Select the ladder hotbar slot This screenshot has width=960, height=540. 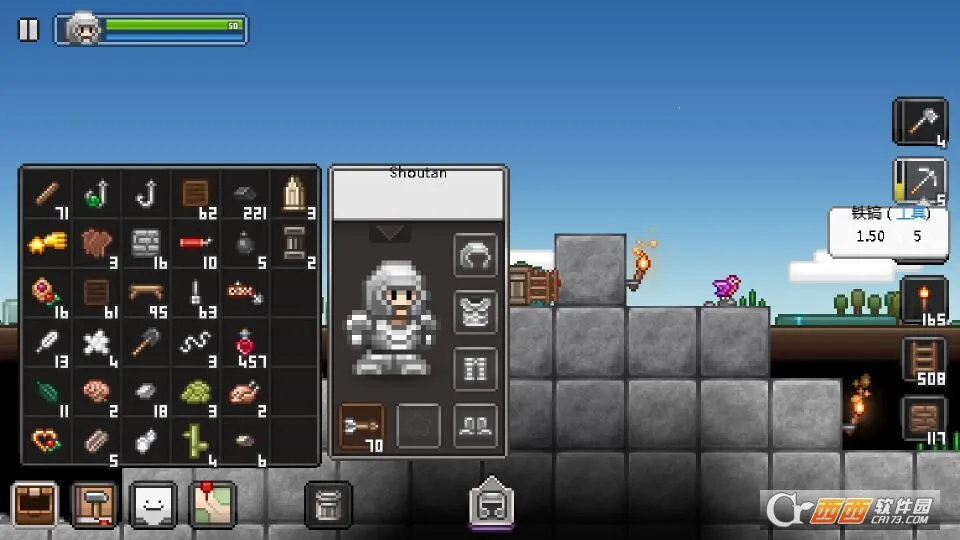(x=924, y=360)
